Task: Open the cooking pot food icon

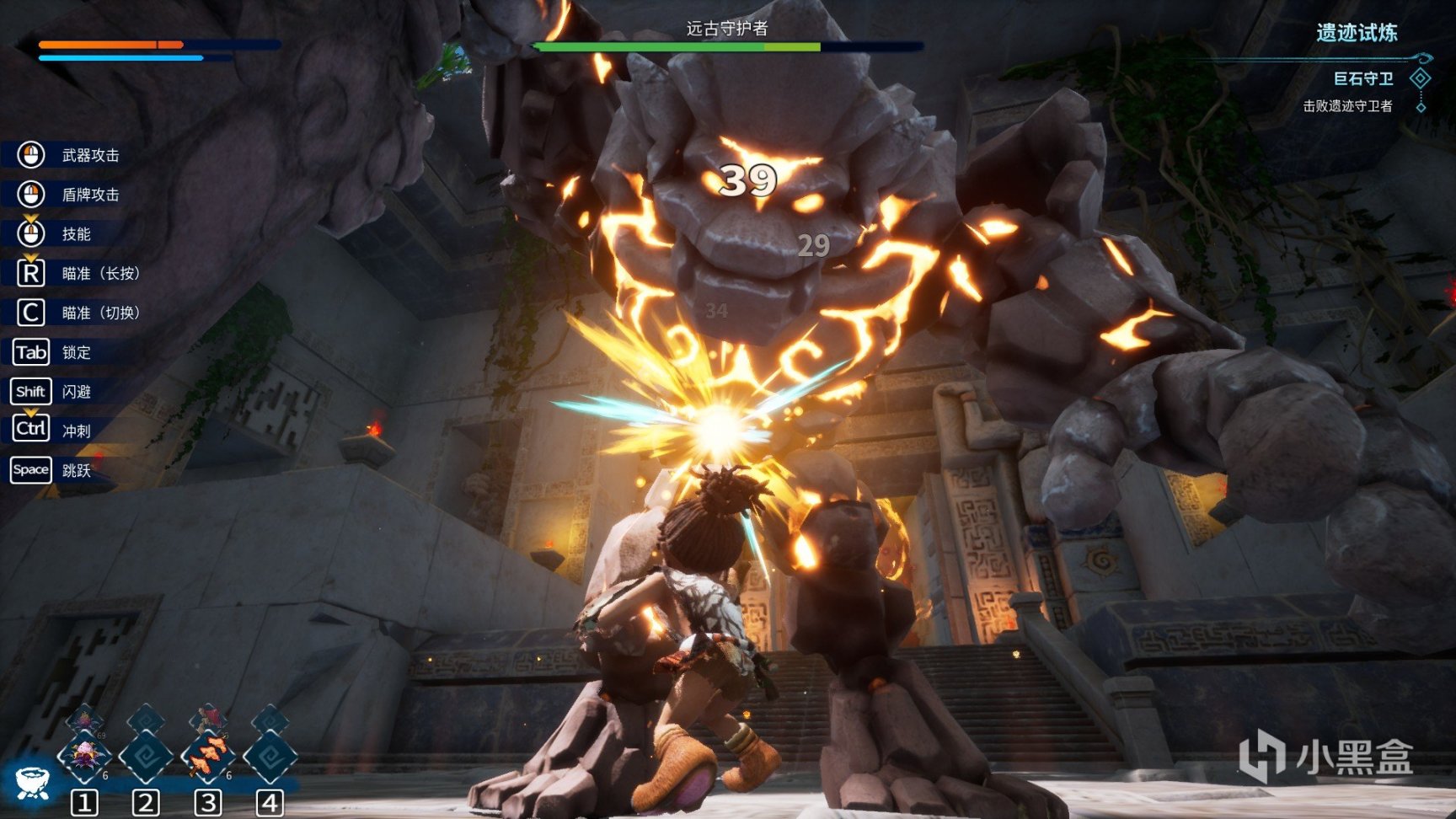Action: [32, 782]
